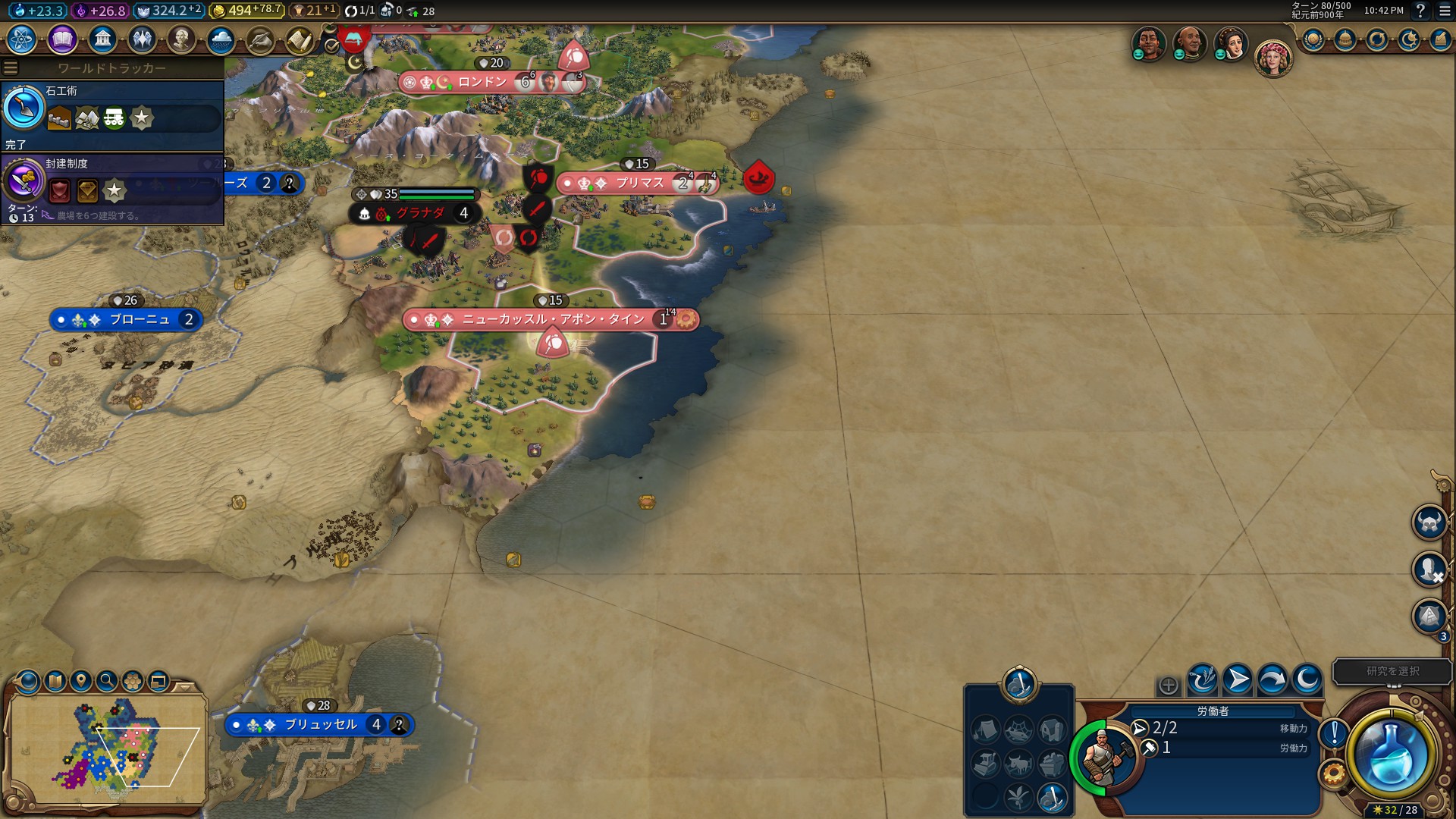Click the blue flask next-action button
The width and height of the screenshot is (1456, 819).
[1391, 756]
